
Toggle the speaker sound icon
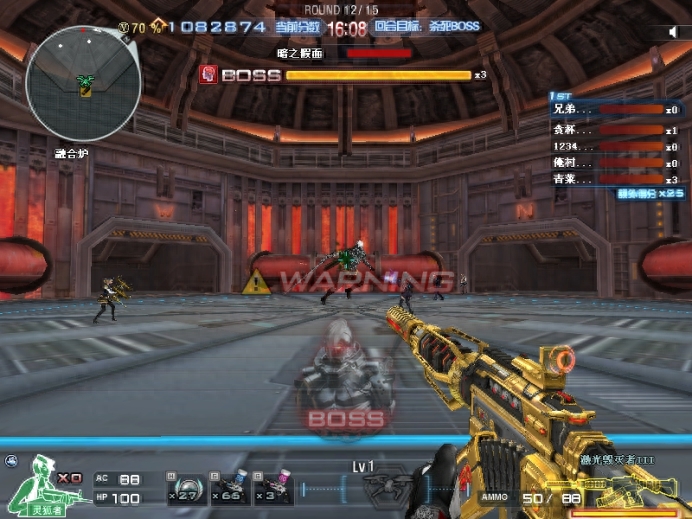pos(673,32)
